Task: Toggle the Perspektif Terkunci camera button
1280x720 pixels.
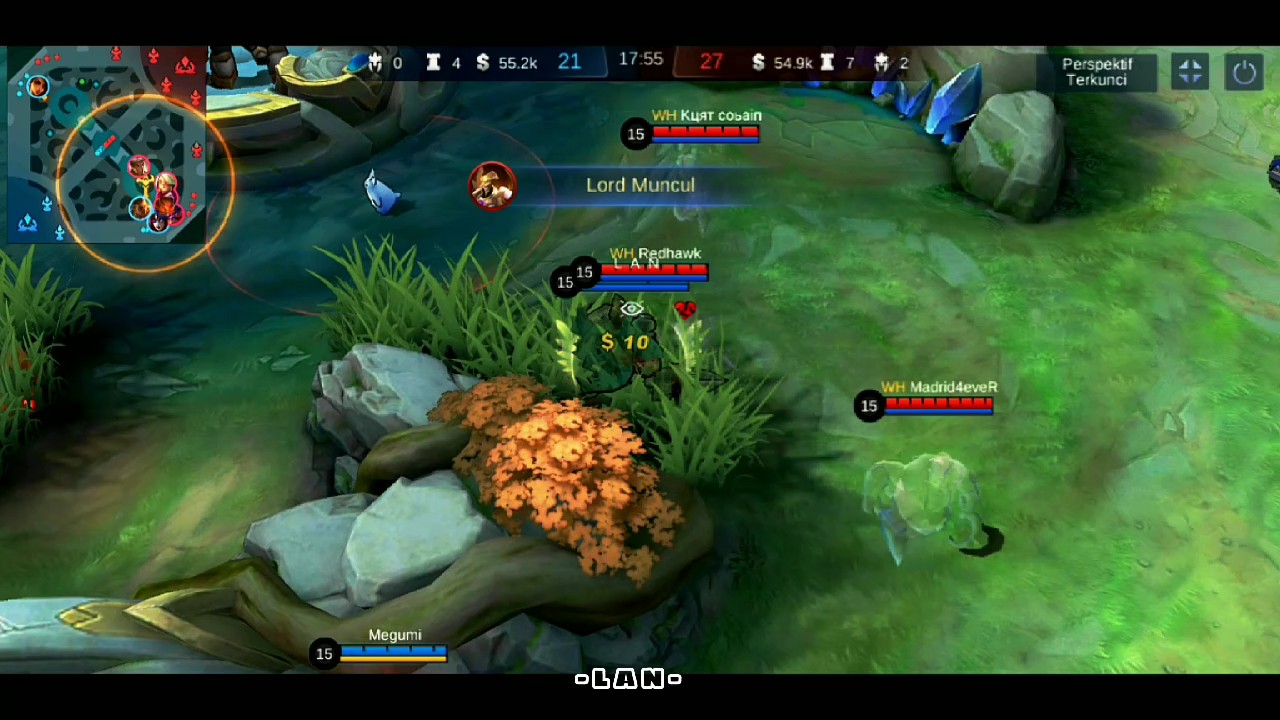Action: 1096,72
